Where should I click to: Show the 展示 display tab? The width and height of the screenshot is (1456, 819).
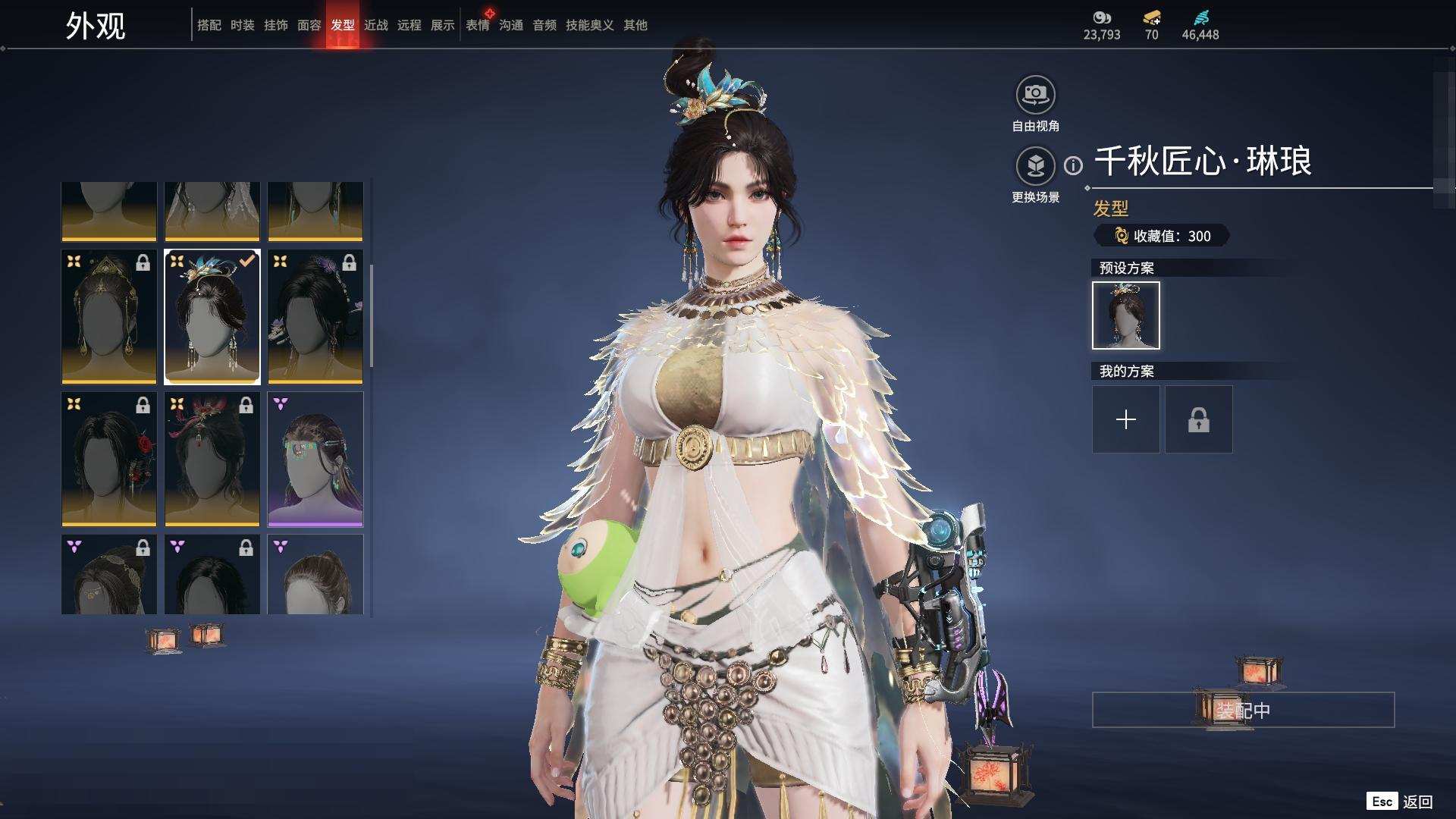[442, 25]
